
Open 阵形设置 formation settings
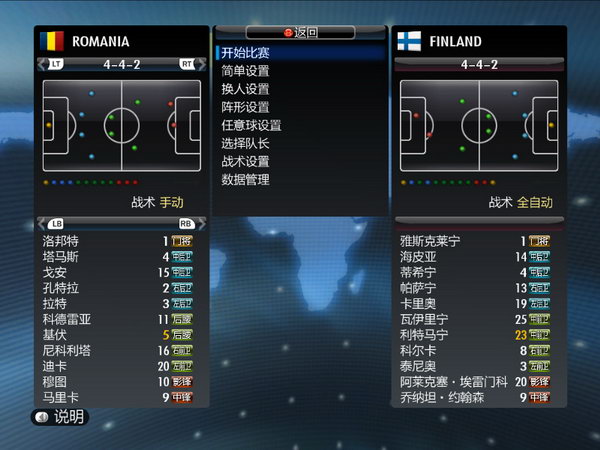point(245,107)
